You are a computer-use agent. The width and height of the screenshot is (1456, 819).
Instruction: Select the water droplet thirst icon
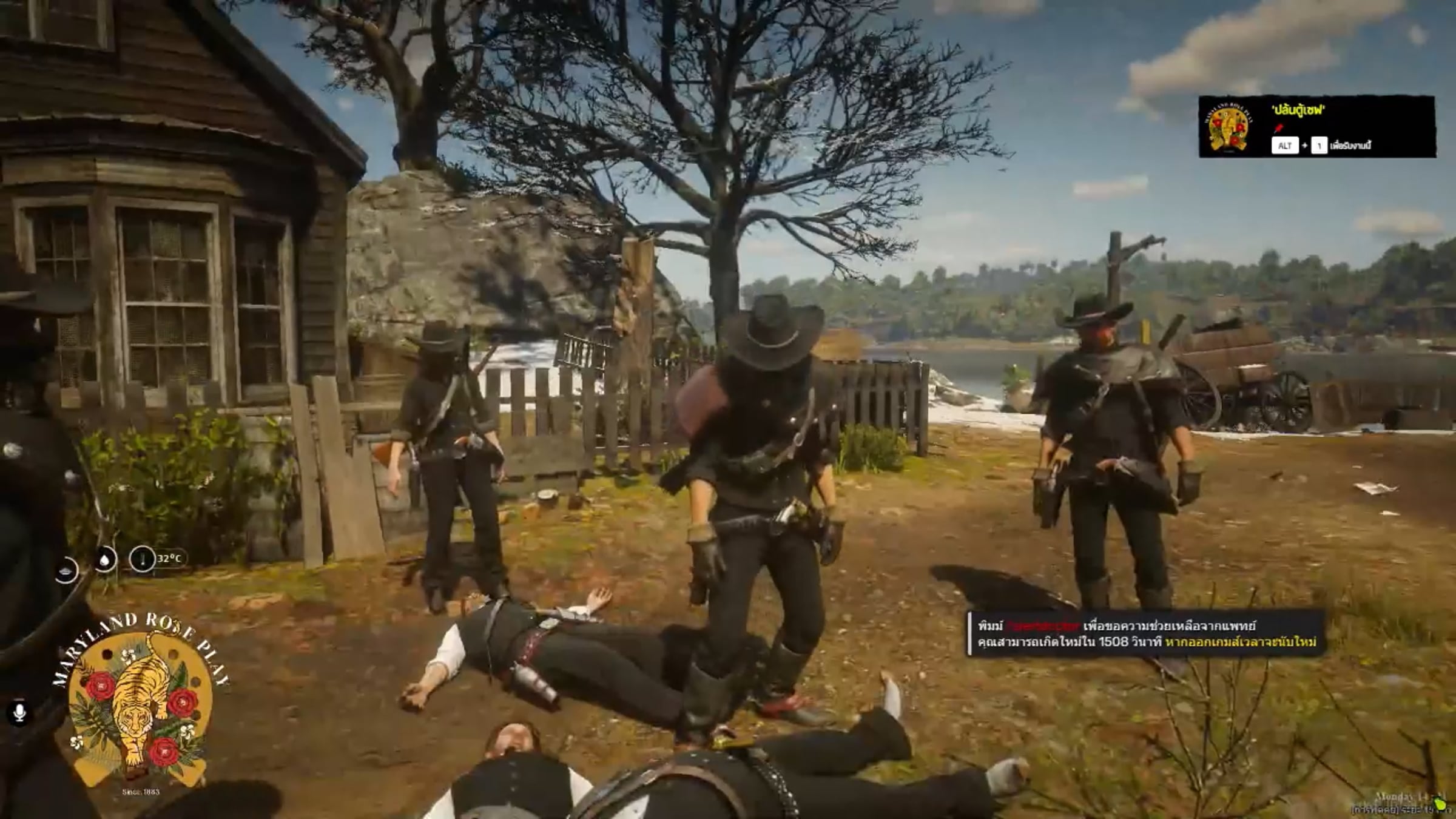tap(106, 559)
